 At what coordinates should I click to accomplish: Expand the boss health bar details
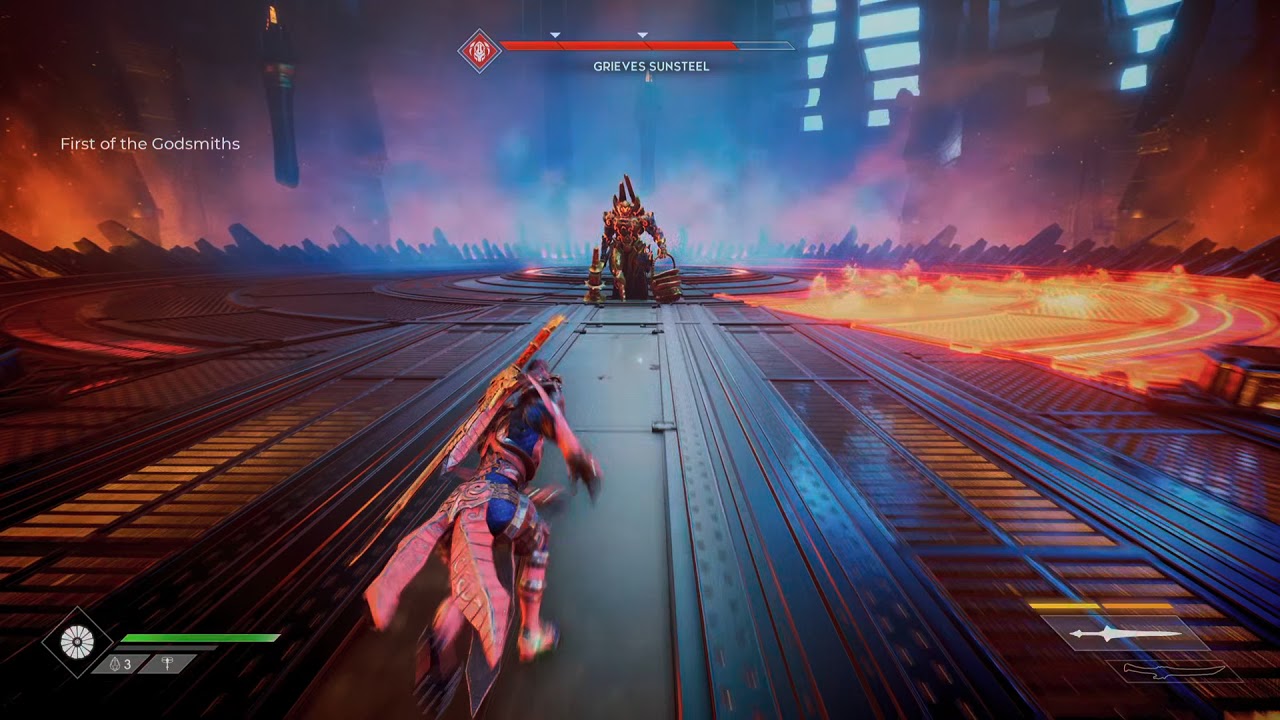click(620, 46)
